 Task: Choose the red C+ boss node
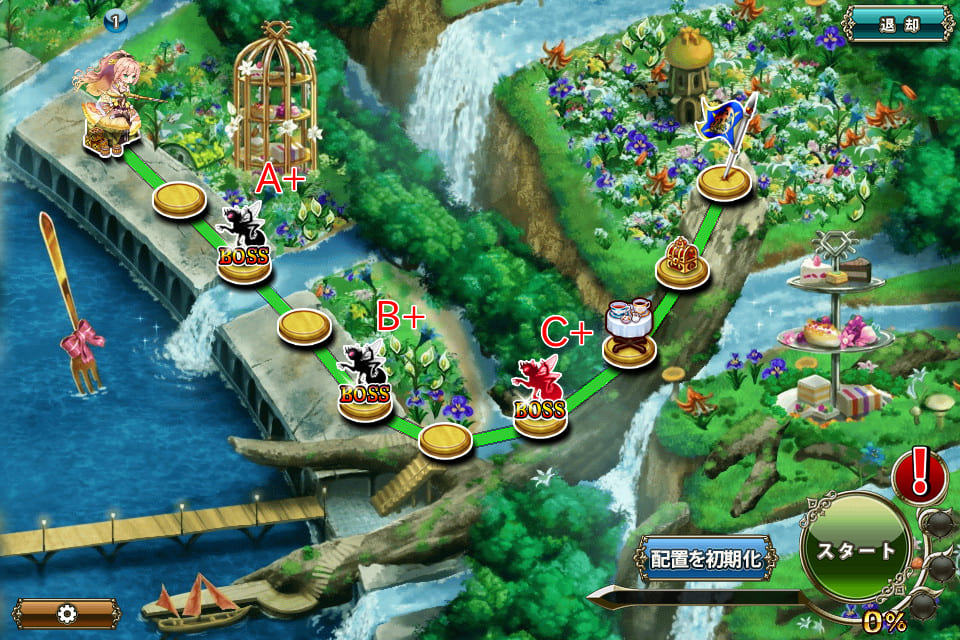pyautogui.click(x=540, y=397)
